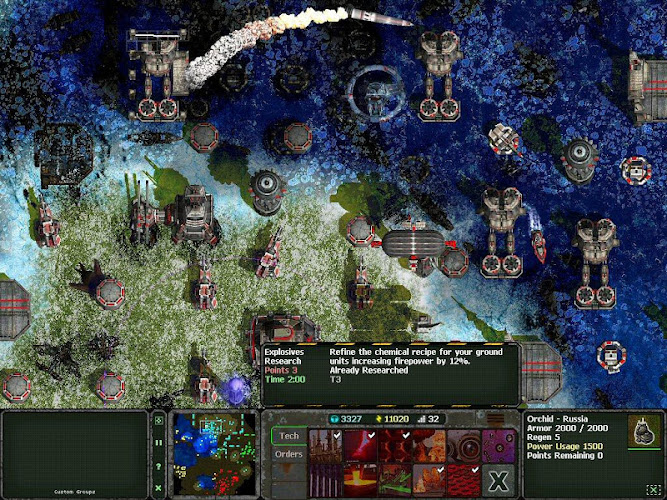Select the industrial refinery tech icon
Viewport: 667px width, 500px height.
(x=325, y=445)
